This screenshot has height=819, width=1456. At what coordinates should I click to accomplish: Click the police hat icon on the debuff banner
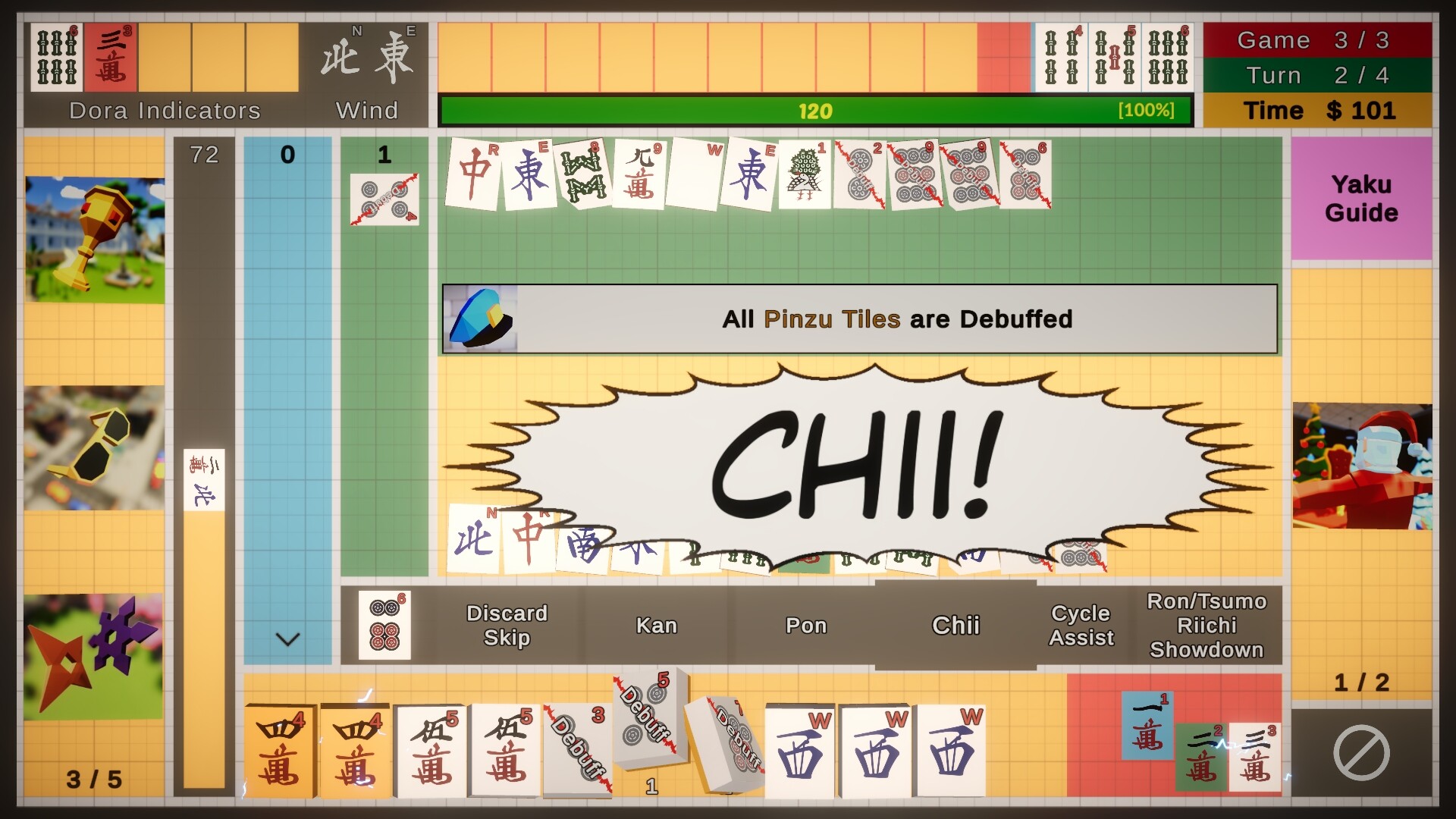point(482,318)
